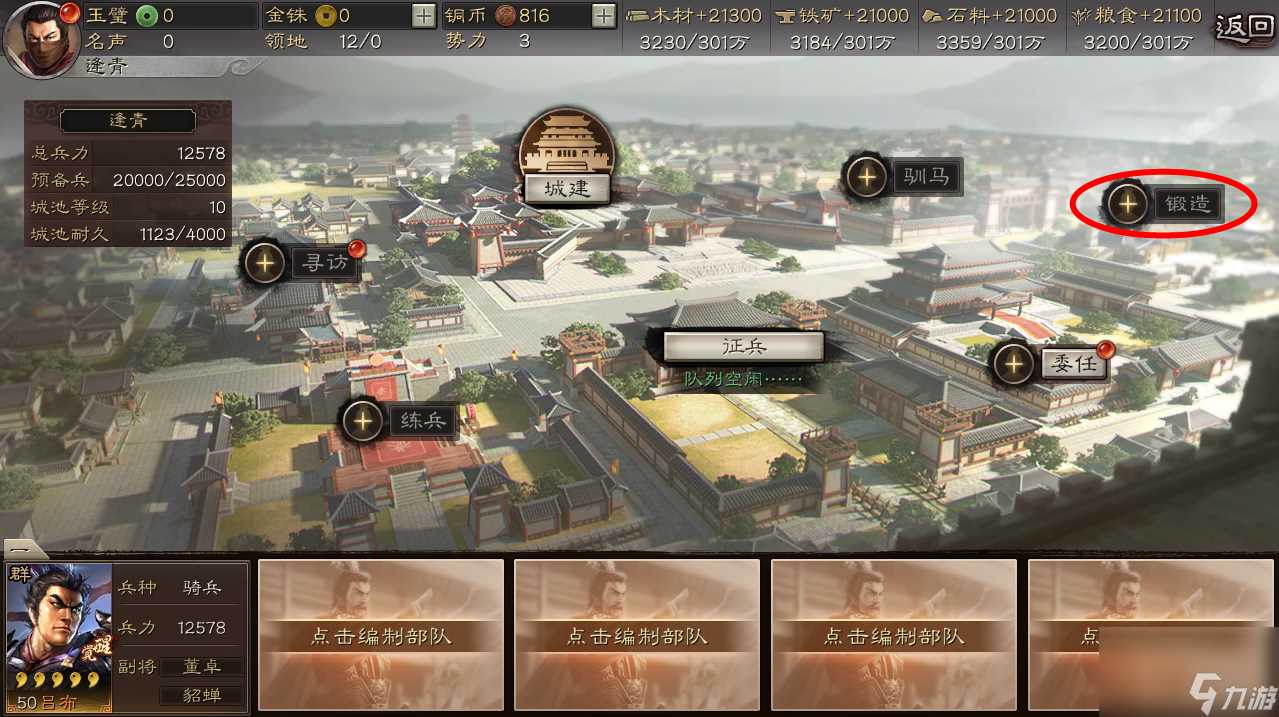
Task: Collapse the bottom troop panel tab
Action: coord(24,549)
